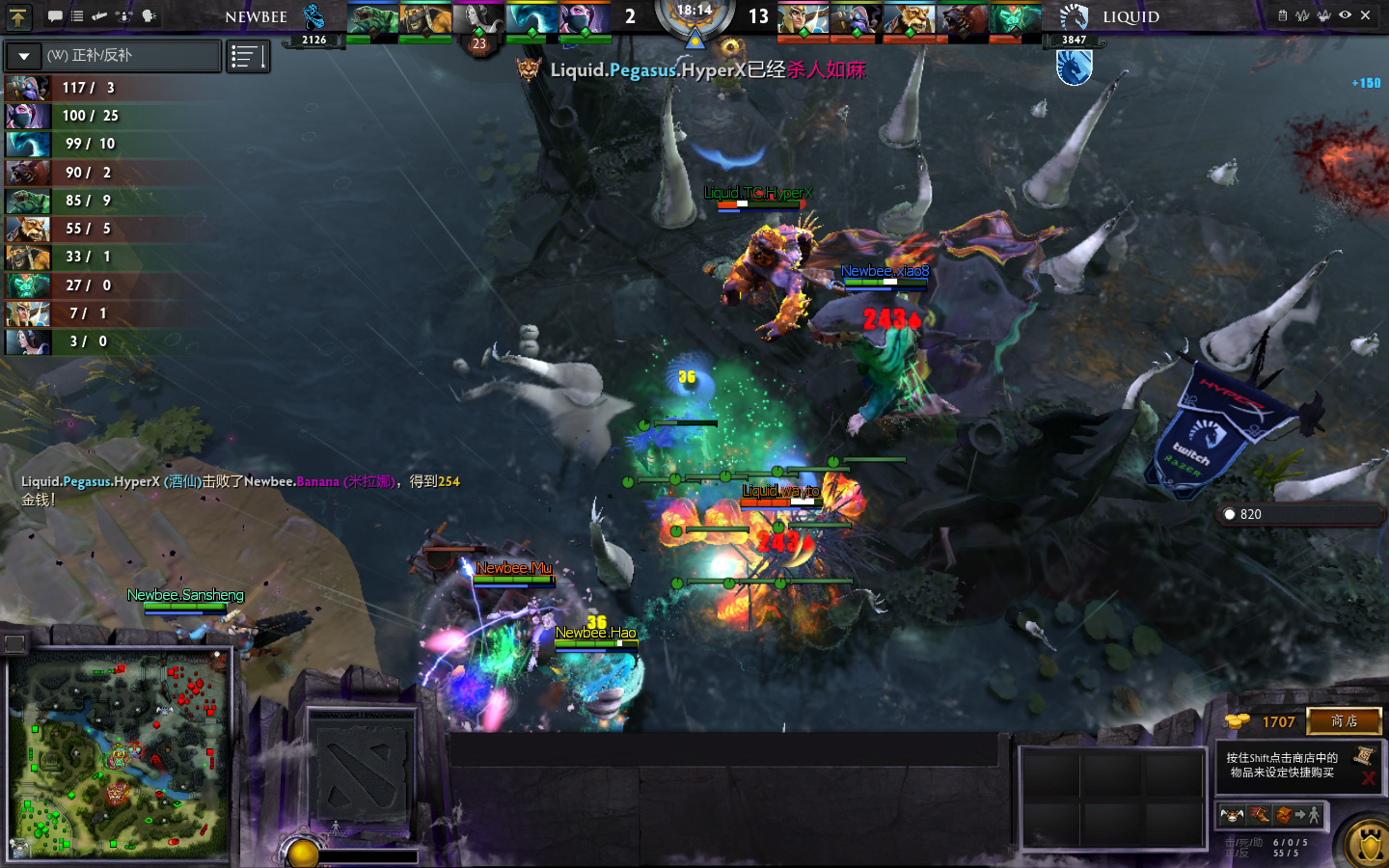Open the 商店 shop button
Viewport: 1389px width, 868px height.
click(1344, 721)
